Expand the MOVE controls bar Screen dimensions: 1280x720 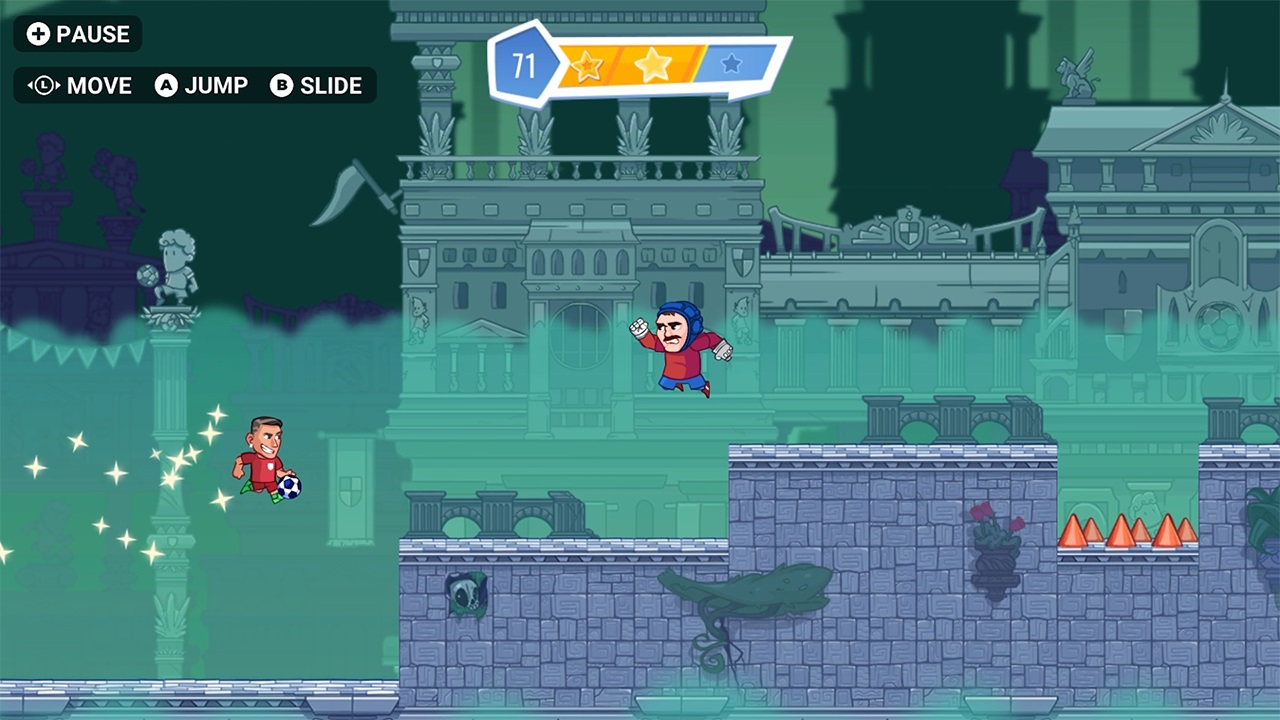(195, 86)
